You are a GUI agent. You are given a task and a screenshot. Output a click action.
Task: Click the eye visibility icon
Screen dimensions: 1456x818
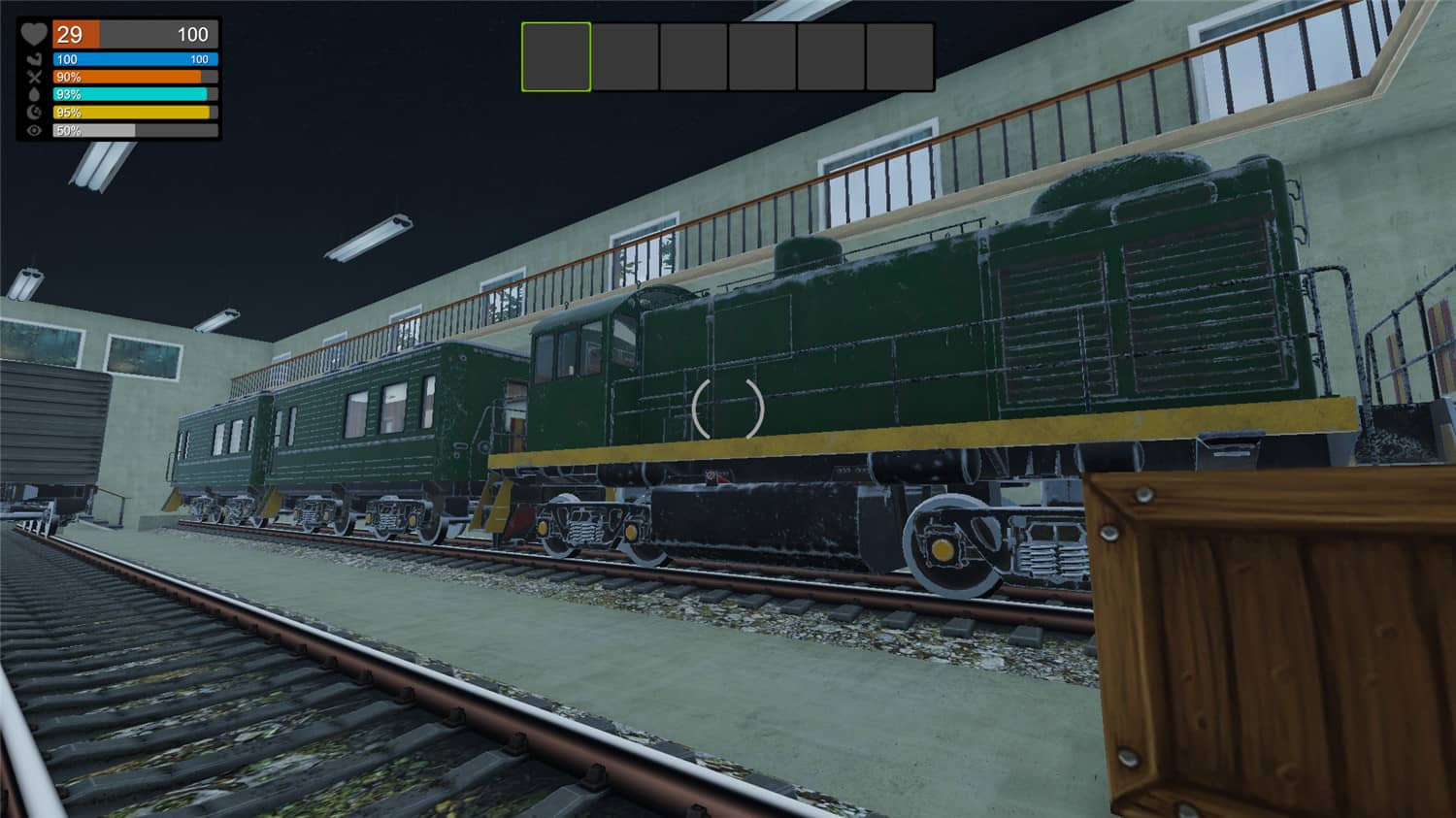tap(34, 130)
